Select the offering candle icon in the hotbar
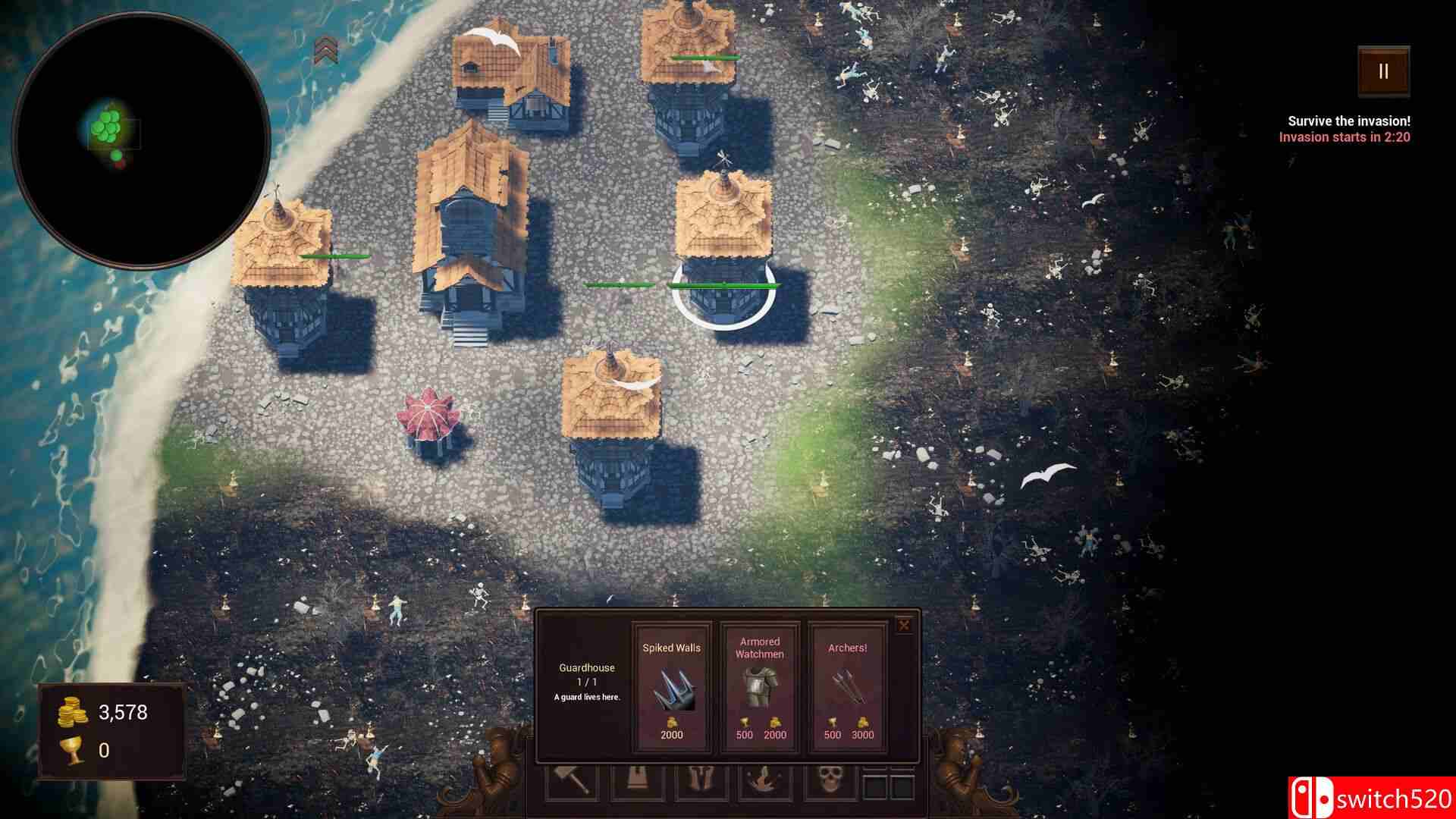Screen dimensions: 1456x819 click(x=764, y=781)
